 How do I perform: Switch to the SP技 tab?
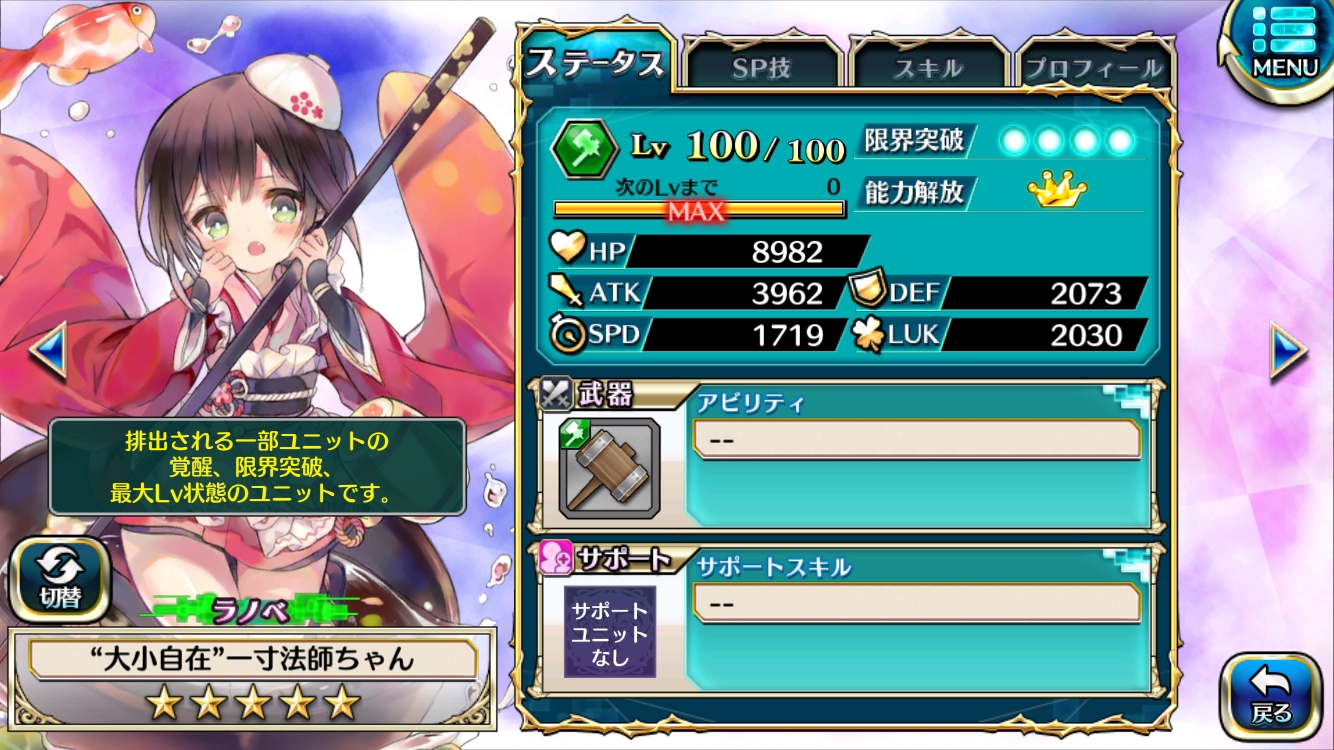761,68
